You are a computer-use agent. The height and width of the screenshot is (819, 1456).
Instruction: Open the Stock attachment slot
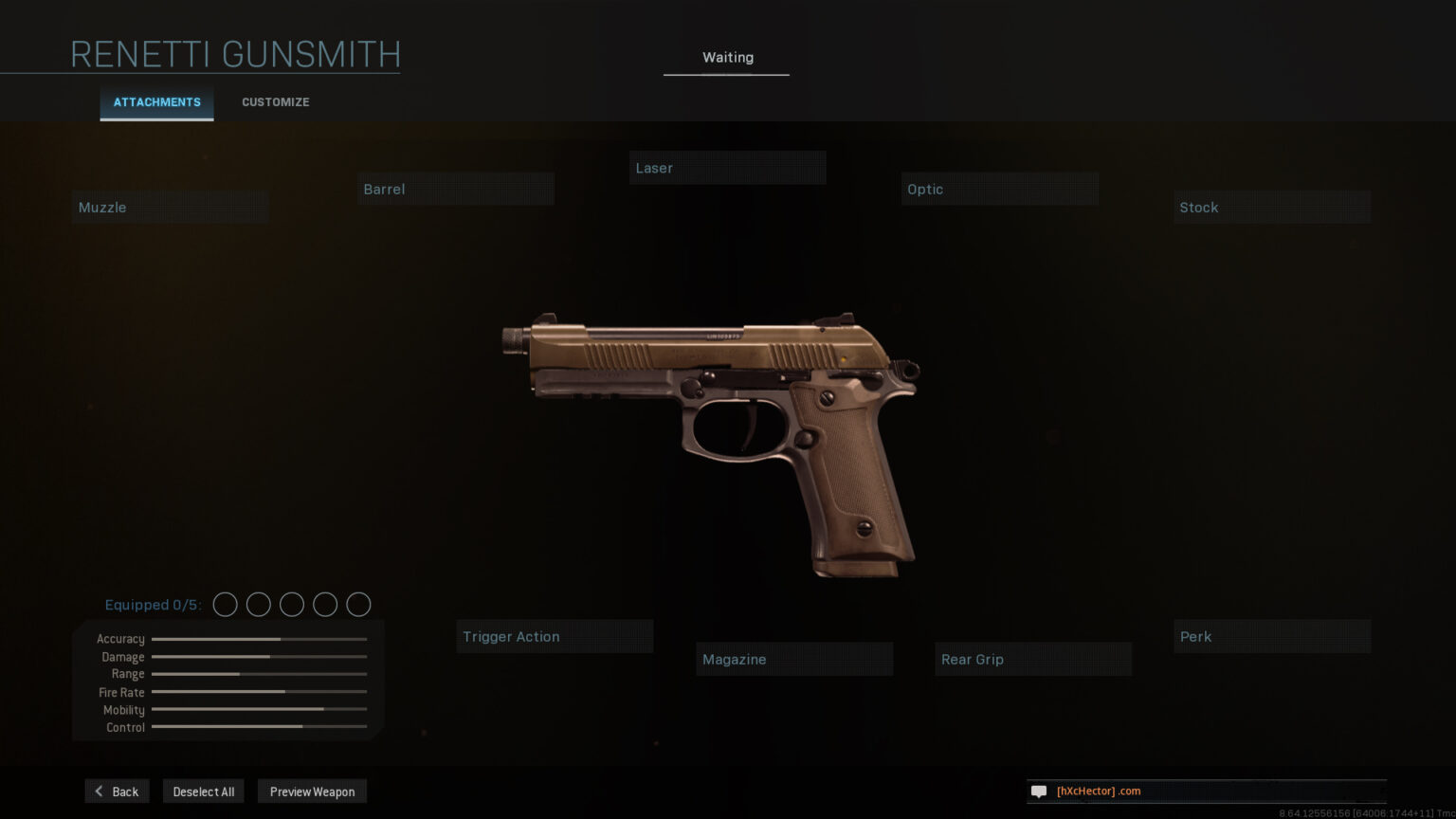tap(1272, 208)
